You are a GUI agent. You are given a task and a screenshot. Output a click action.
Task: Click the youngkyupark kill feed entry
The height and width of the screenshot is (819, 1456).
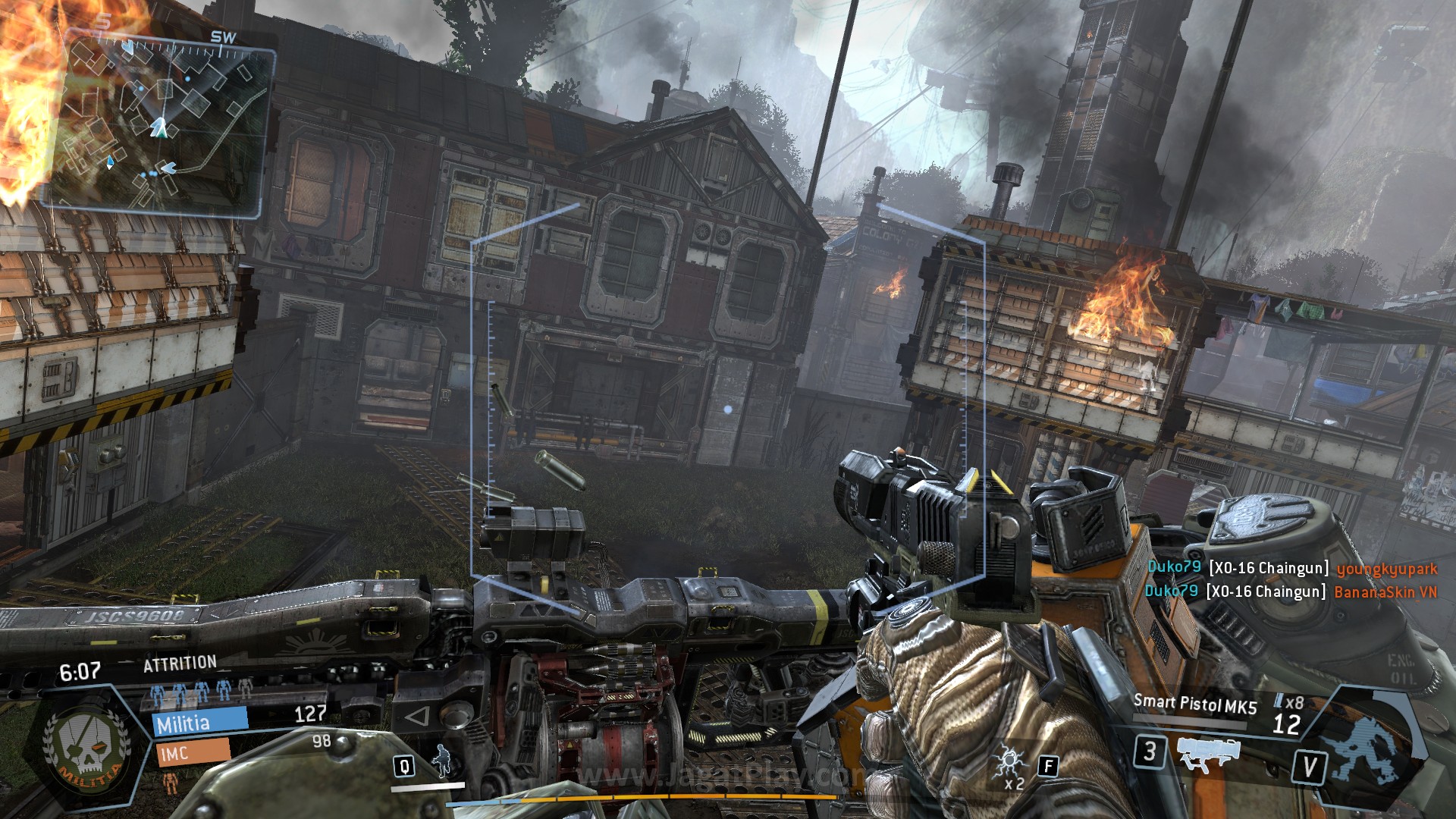tap(1291, 568)
